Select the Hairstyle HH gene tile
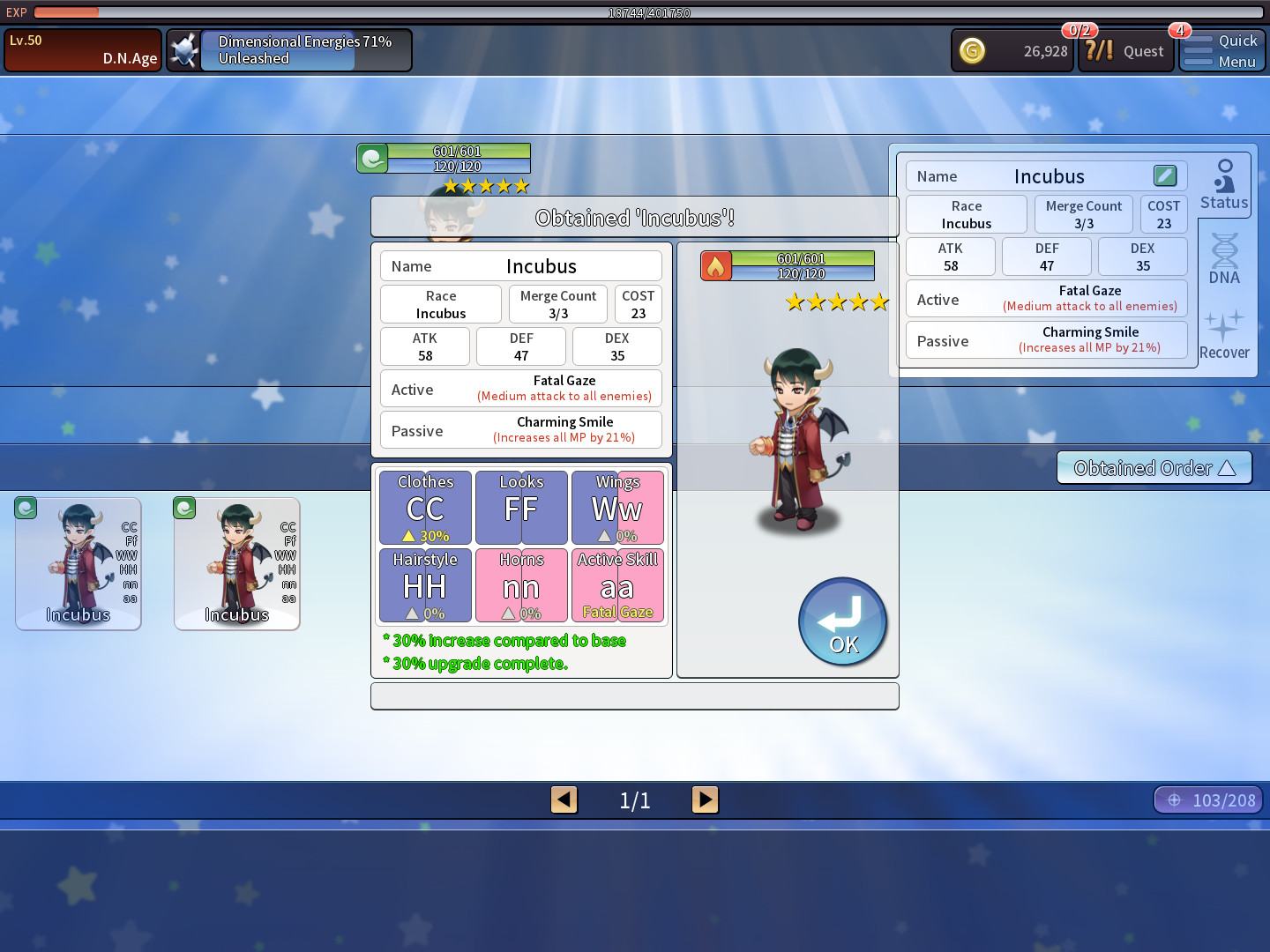This screenshot has width=1270, height=952. coord(425,585)
